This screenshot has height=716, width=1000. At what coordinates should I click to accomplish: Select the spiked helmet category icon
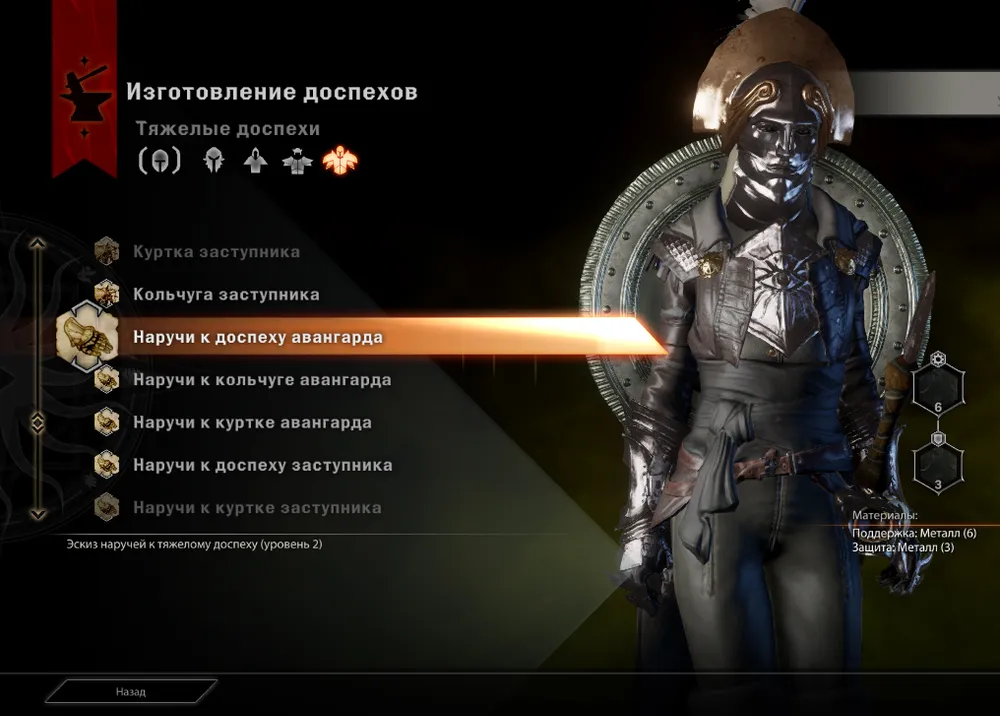213,160
